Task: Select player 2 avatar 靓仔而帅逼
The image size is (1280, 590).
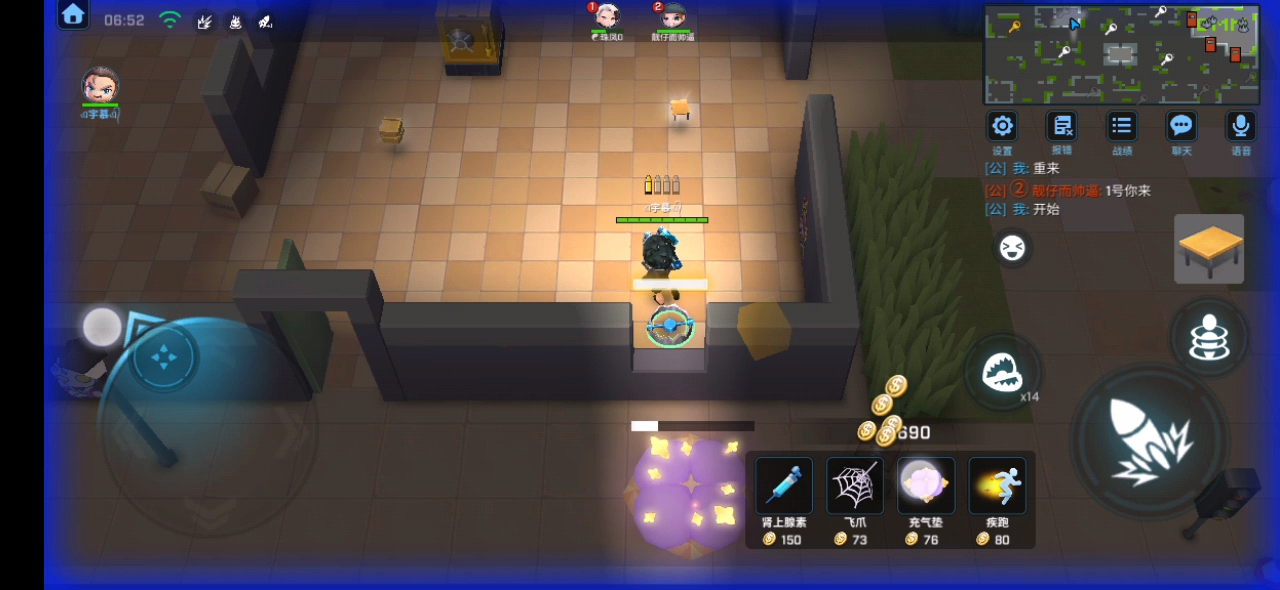Action: click(672, 17)
